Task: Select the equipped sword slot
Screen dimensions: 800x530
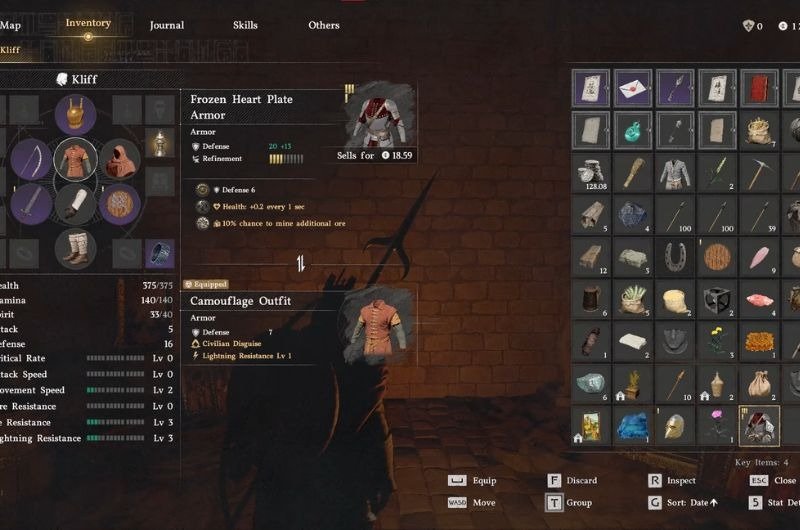Action: click(31, 204)
